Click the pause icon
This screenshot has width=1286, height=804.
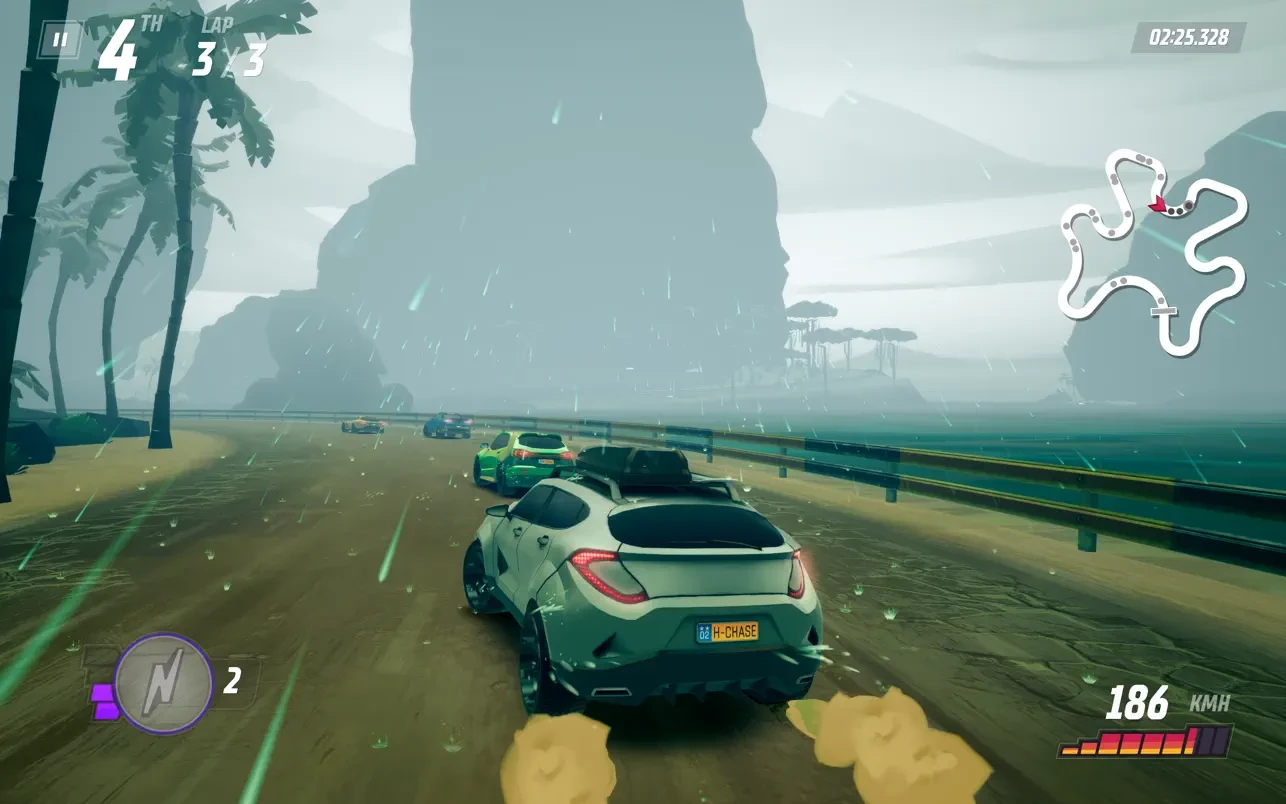pos(60,40)
